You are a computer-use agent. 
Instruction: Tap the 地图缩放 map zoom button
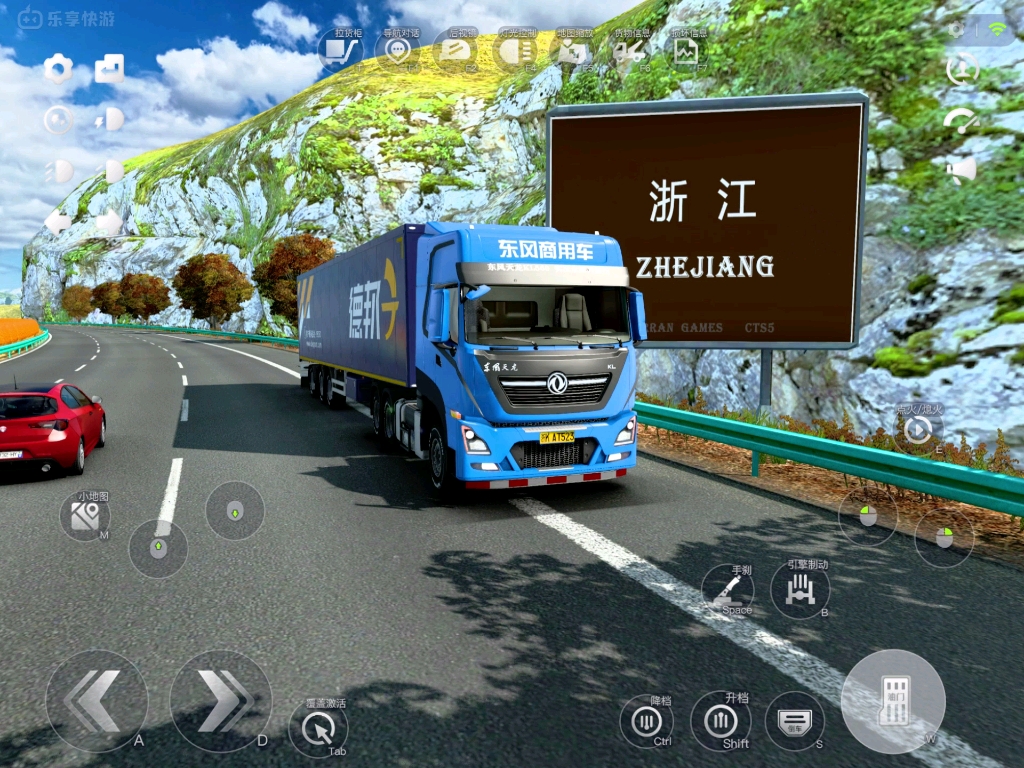click(572, 51)
